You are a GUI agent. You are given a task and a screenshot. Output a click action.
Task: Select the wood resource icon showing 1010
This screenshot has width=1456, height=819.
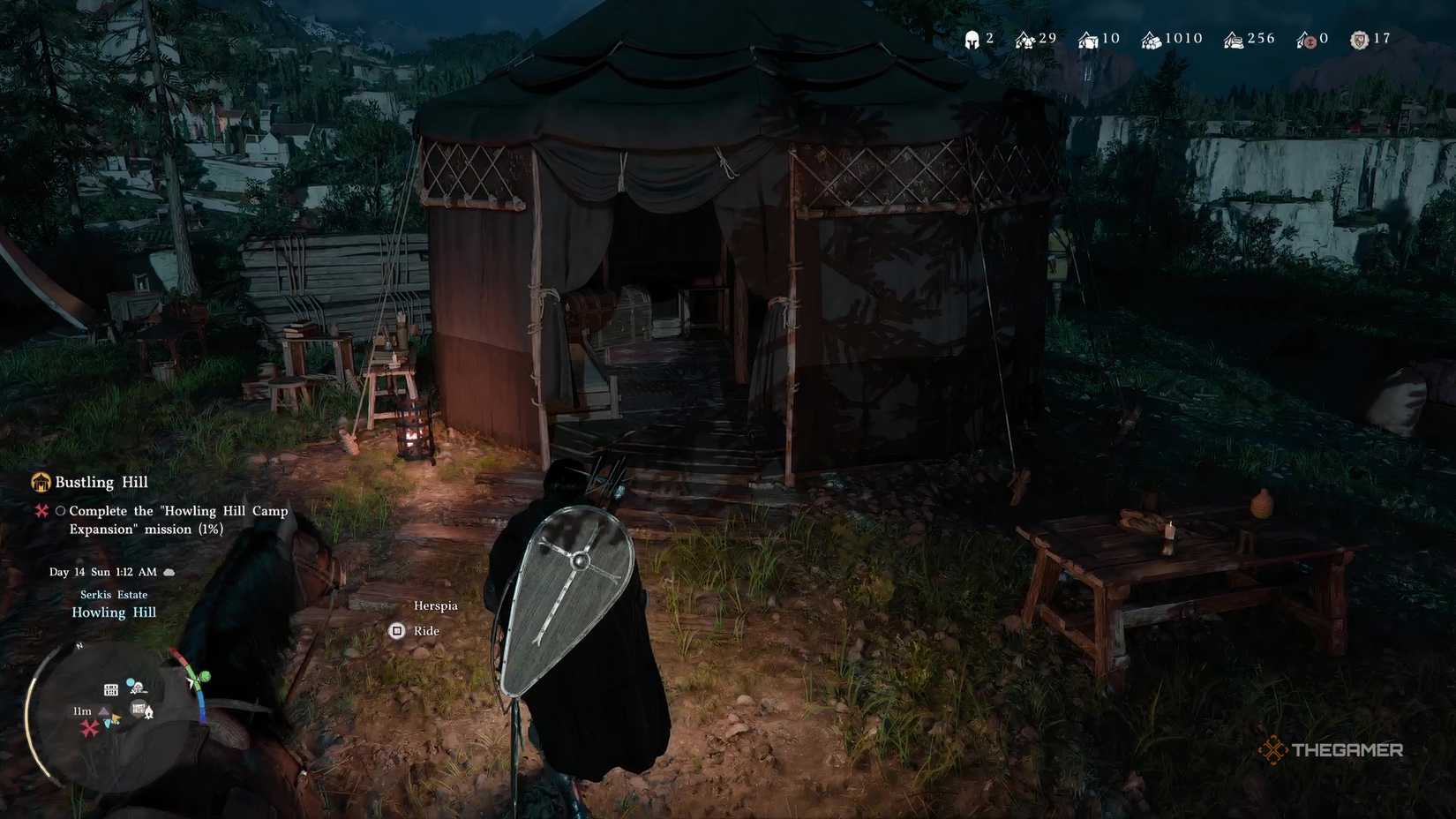[1152, 39]
